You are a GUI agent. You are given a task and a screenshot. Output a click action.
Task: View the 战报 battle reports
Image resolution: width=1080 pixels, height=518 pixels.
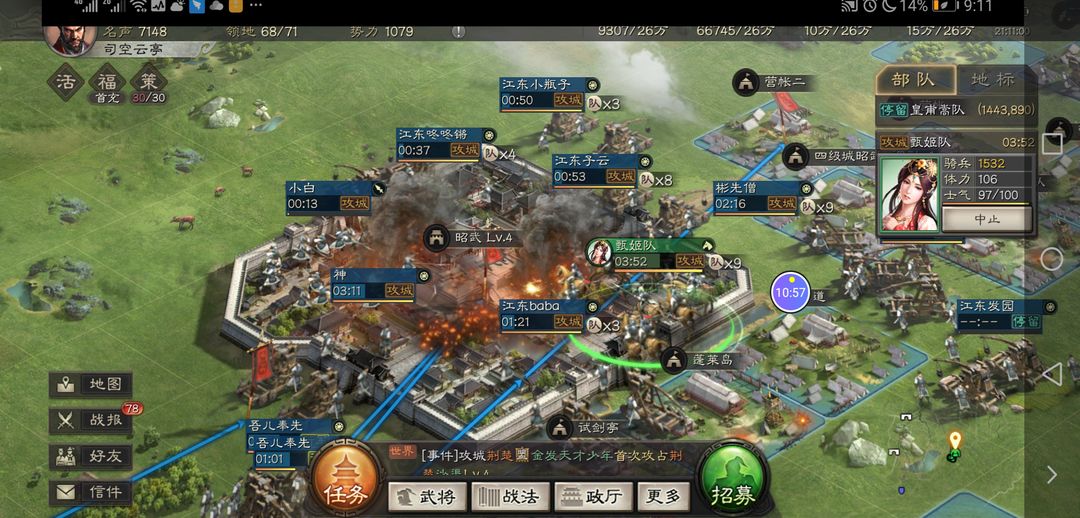pyautogui.click(x=91, y=421)
